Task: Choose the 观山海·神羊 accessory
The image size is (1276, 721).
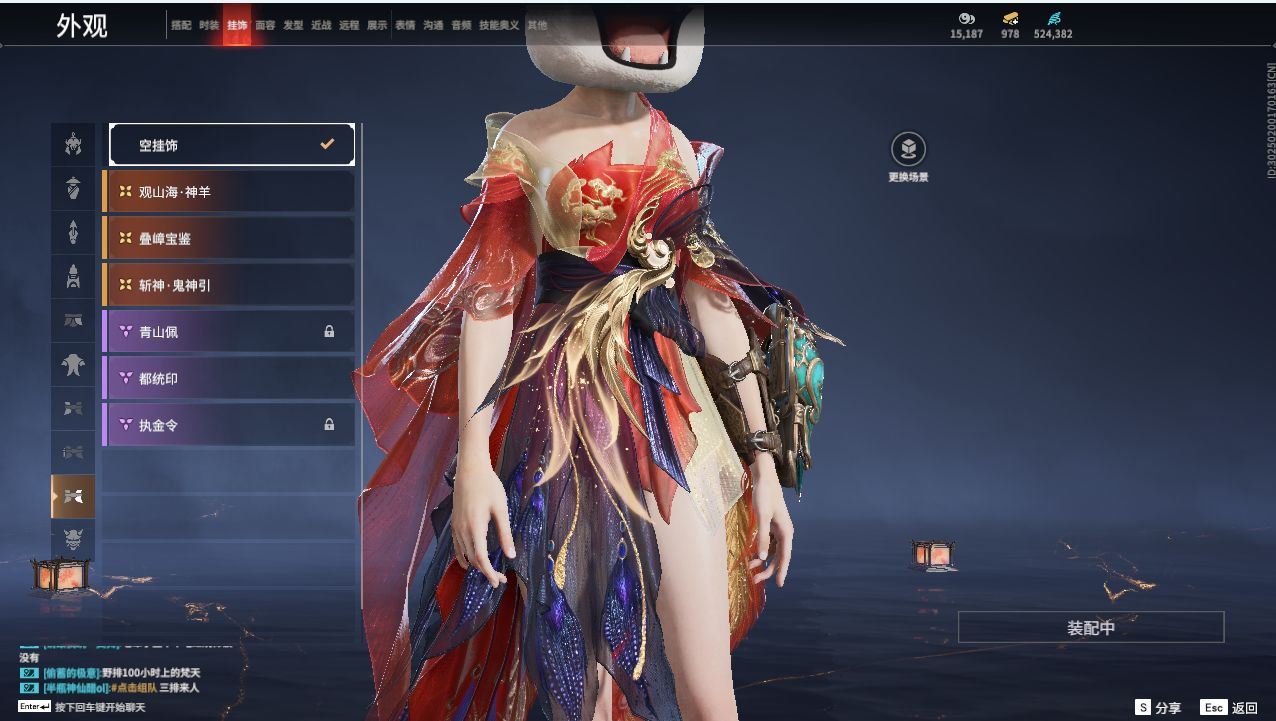Action: click(229, 191)
